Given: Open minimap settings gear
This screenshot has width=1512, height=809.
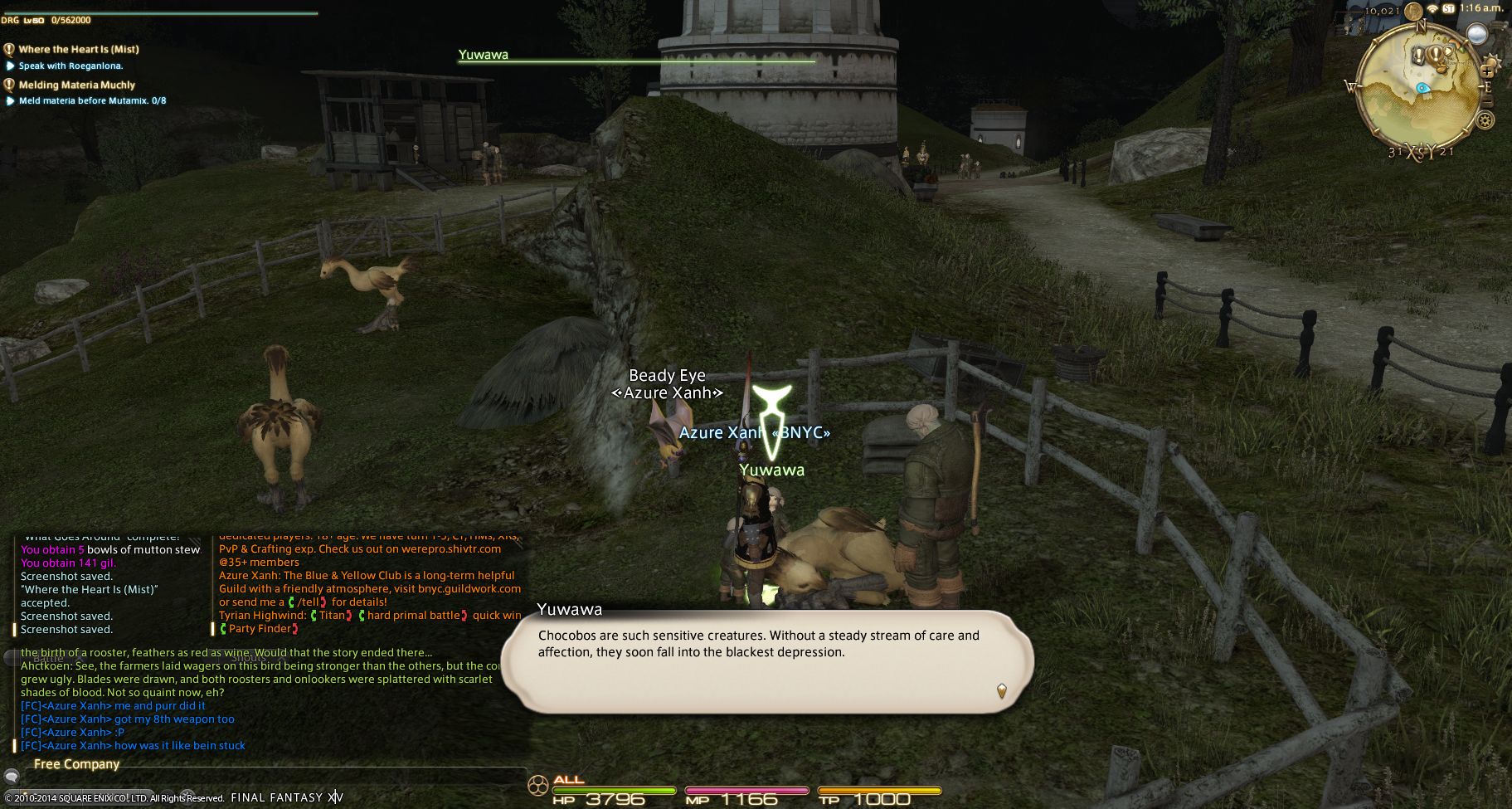Looking at the screenshot, I should point(1485,120).
